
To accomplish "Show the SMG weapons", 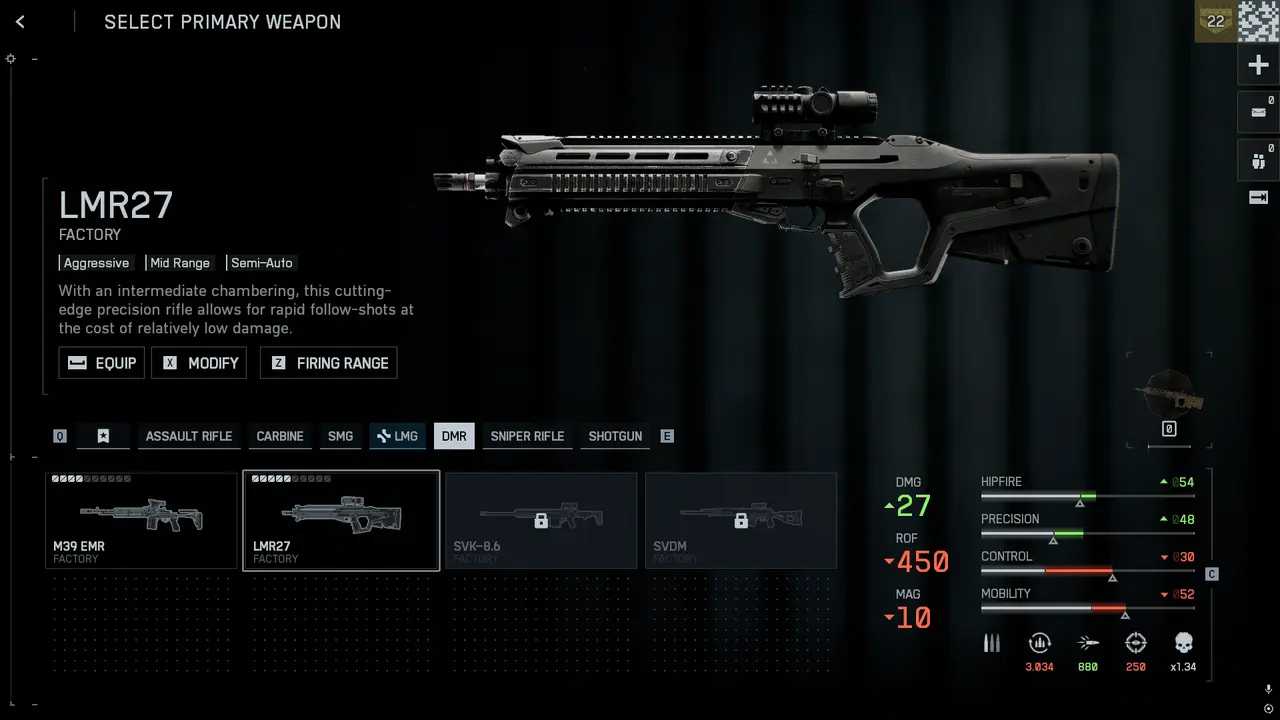I will pyautogui.click(x=340, y=436).
